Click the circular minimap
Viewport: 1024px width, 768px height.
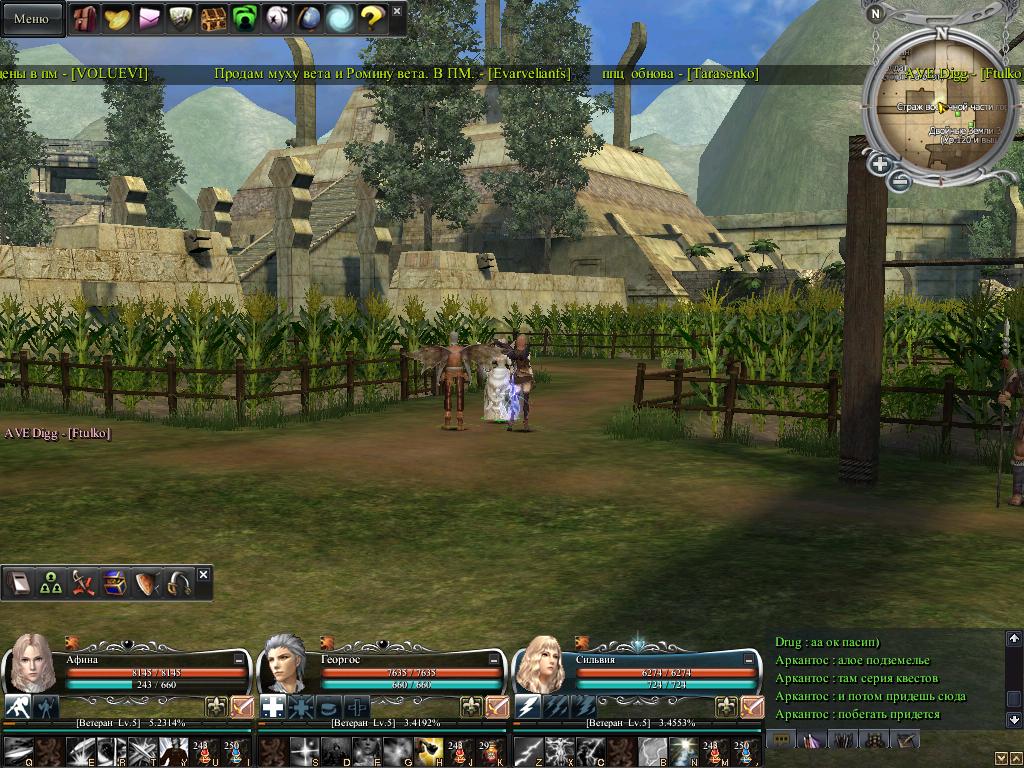click(938, 110)
